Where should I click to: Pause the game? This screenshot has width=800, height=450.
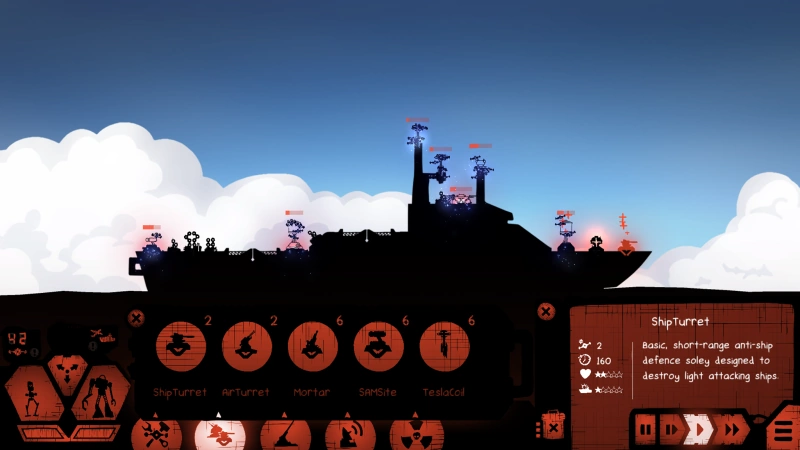point(646,430)
